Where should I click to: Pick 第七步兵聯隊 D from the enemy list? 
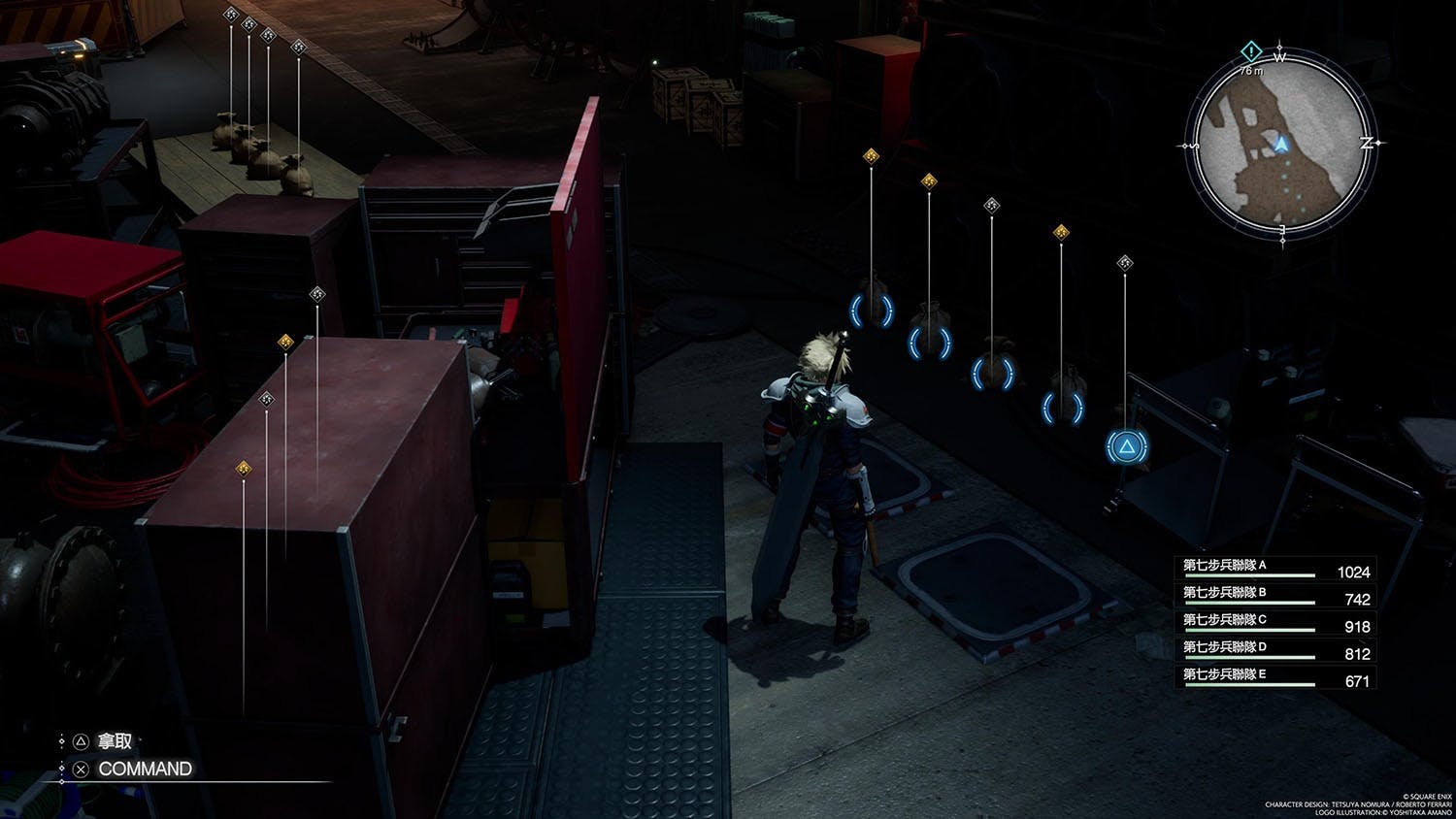pyautogui.click(x=1275, y=650)
